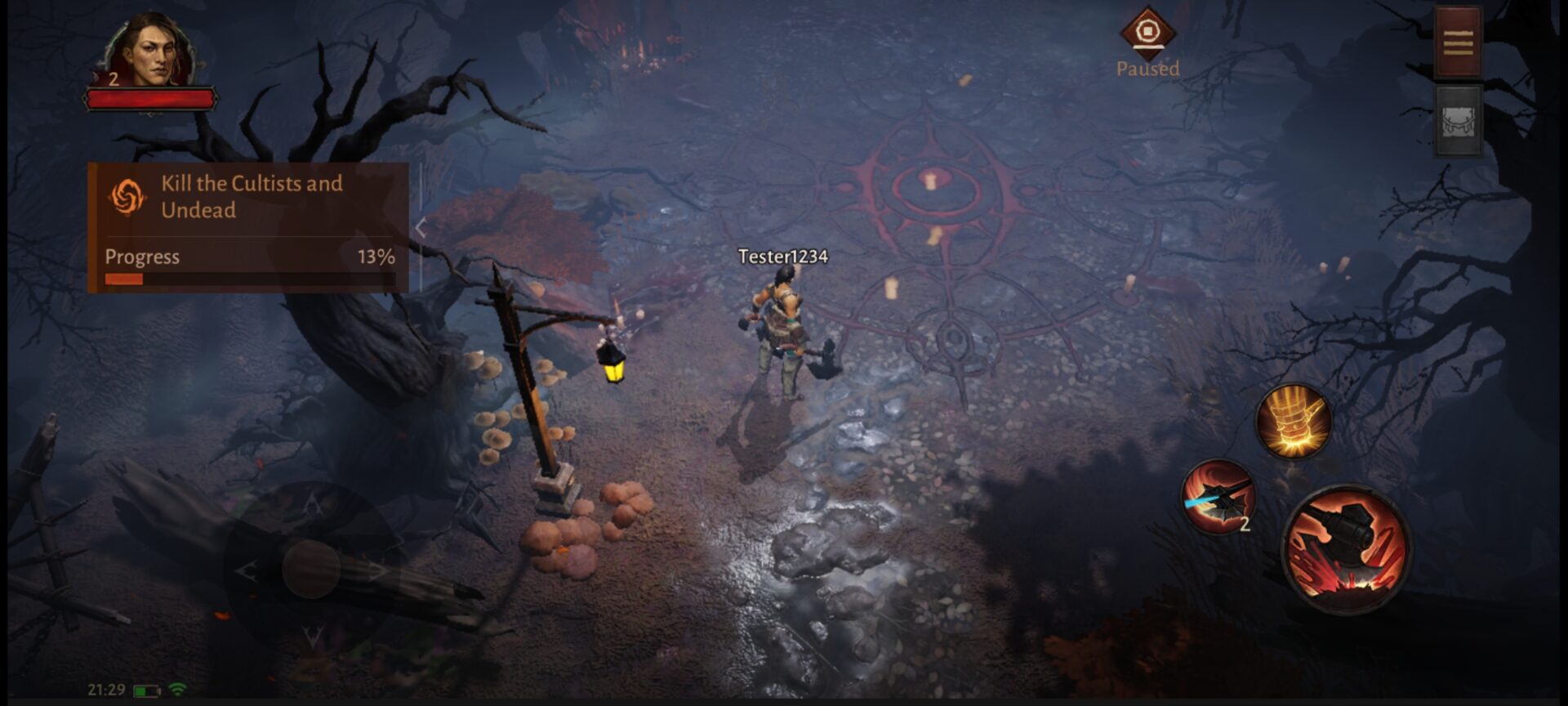Tap the virtual movement joystick
The width and height of the screenshot is (1568, 706).
click(311, 568)
